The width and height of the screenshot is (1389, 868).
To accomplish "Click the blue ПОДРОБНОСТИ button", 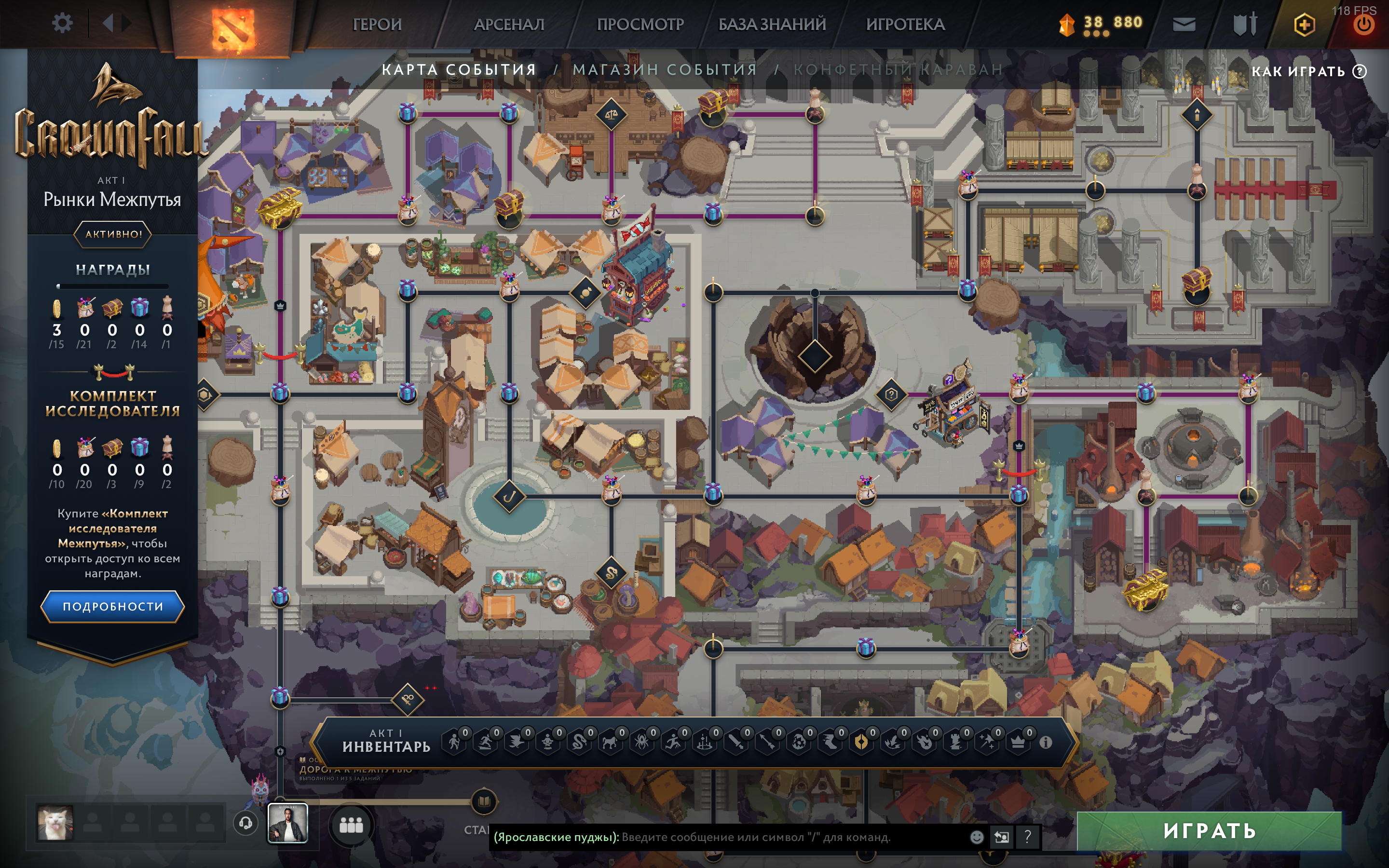I will tap(112, 606).
